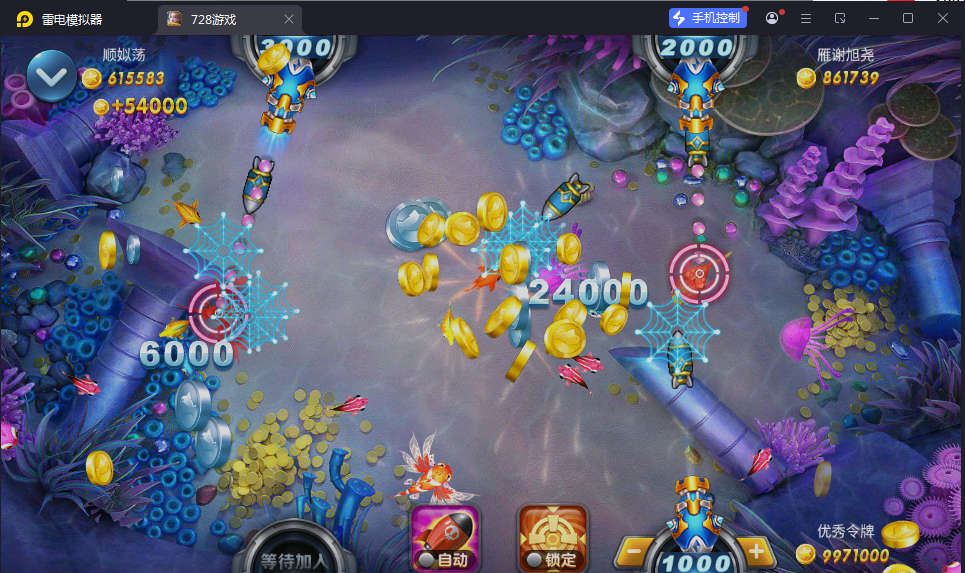Expand the round down-arrow menu button
This screenshot has height=573, width=965.
pos(52,75)
